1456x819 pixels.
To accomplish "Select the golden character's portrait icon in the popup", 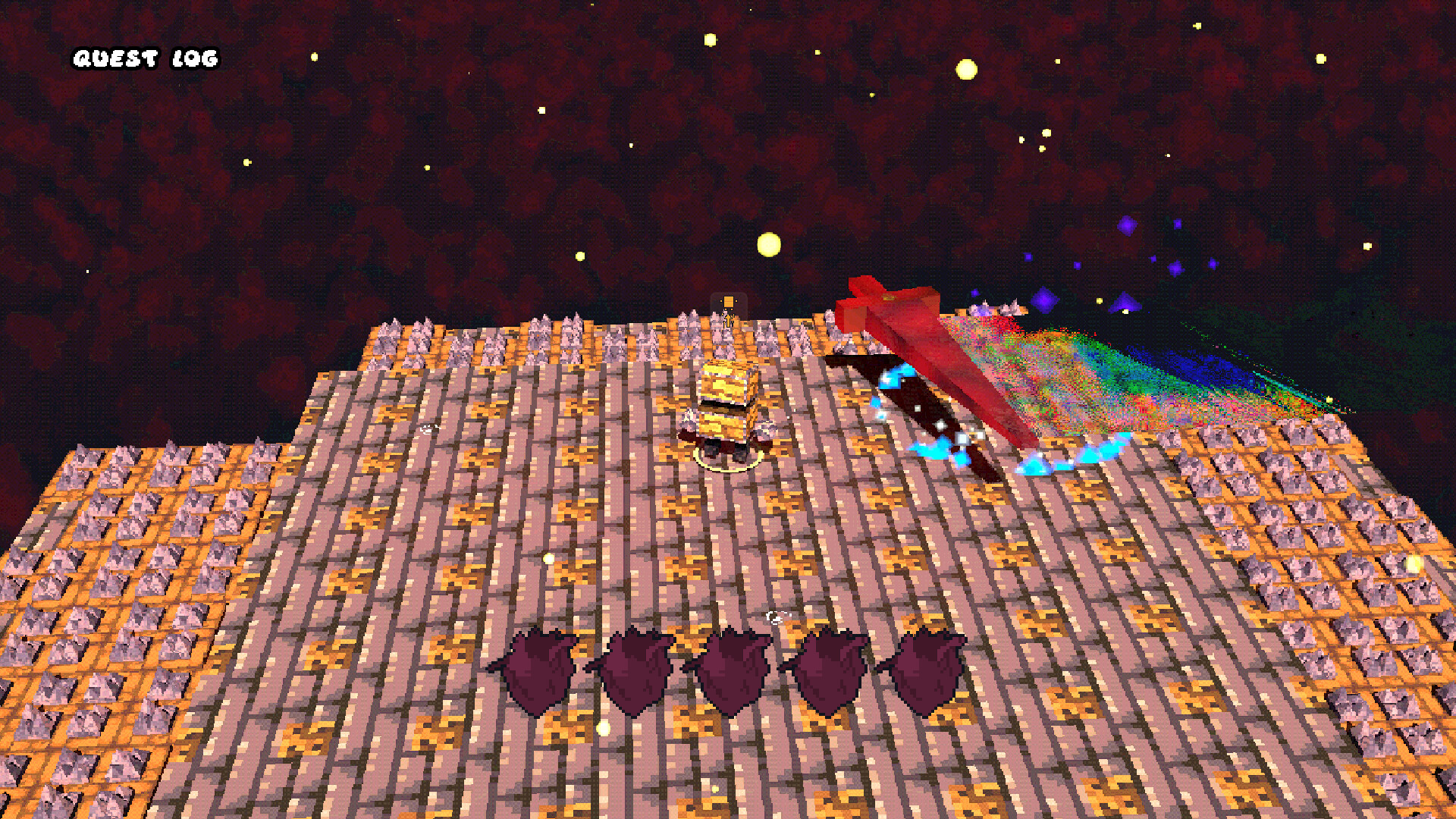I will point(728,303).
